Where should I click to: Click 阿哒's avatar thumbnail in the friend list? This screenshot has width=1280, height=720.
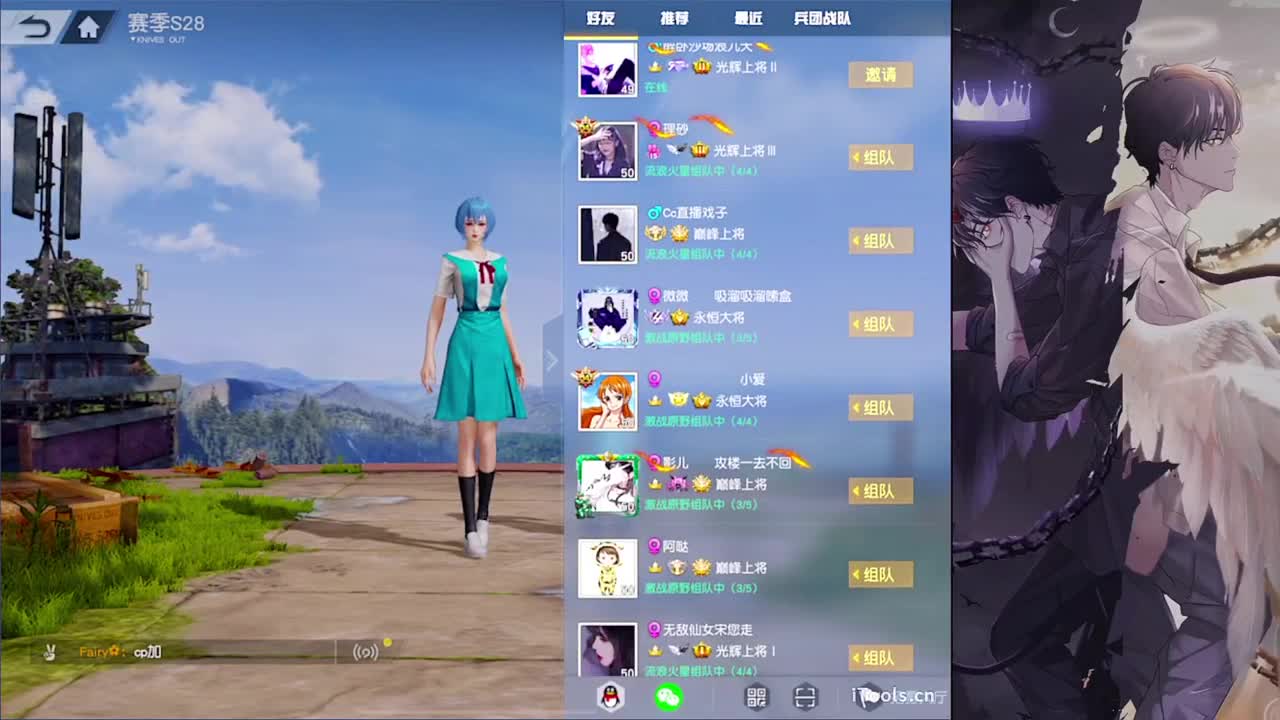tap(608, 567)
